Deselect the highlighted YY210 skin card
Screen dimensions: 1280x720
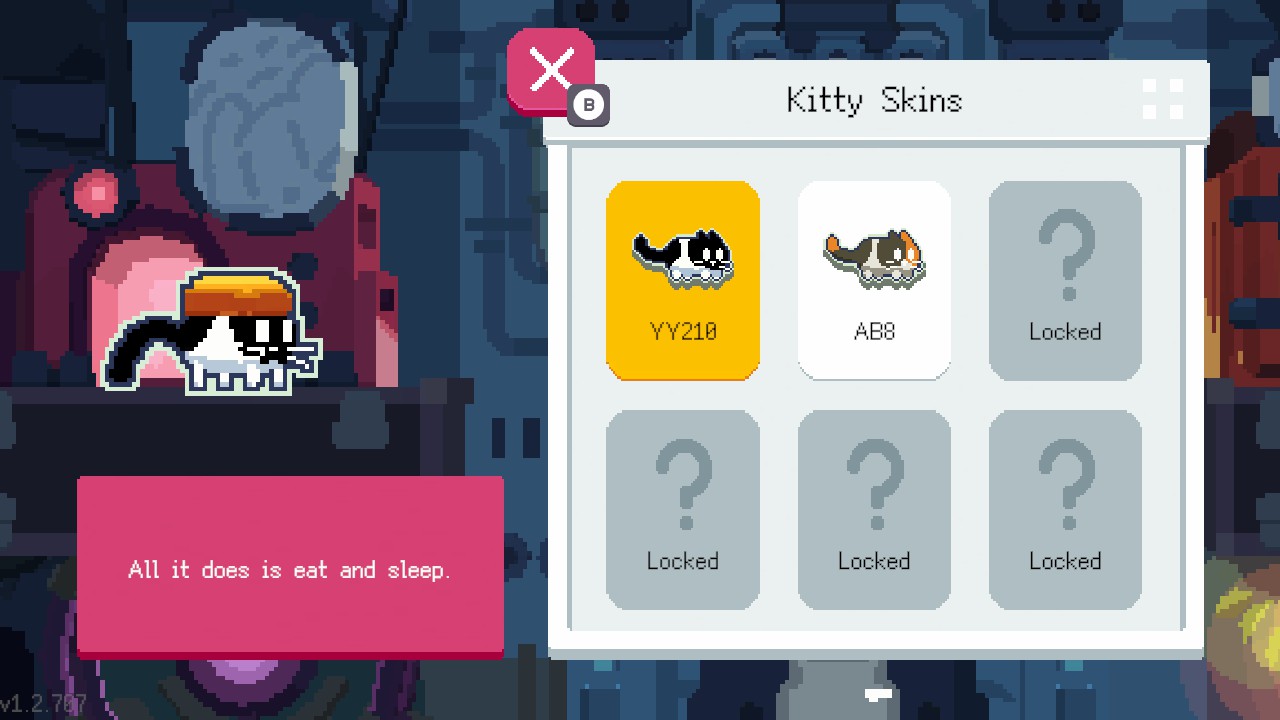coord(683,280)
